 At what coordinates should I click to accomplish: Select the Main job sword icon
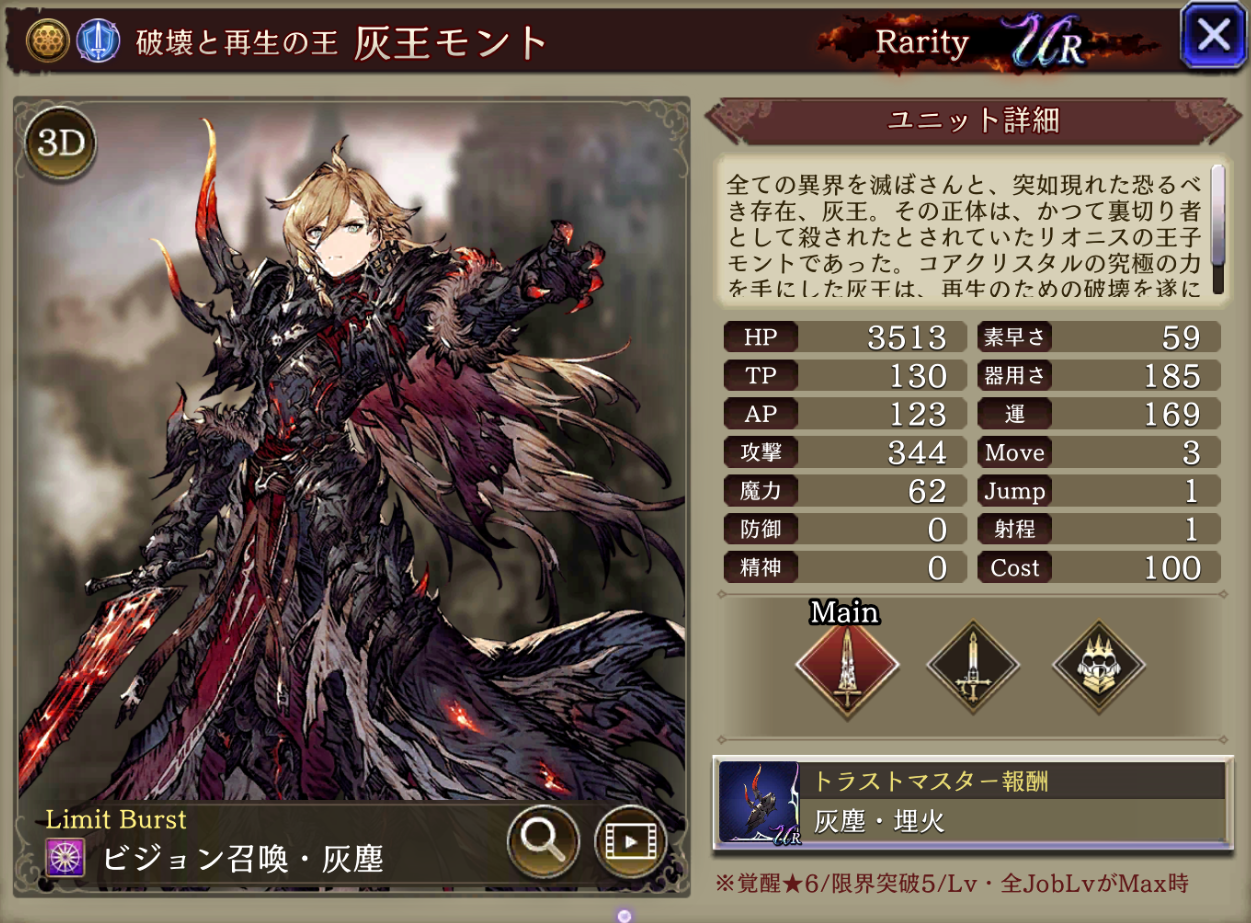coord(847,666)
